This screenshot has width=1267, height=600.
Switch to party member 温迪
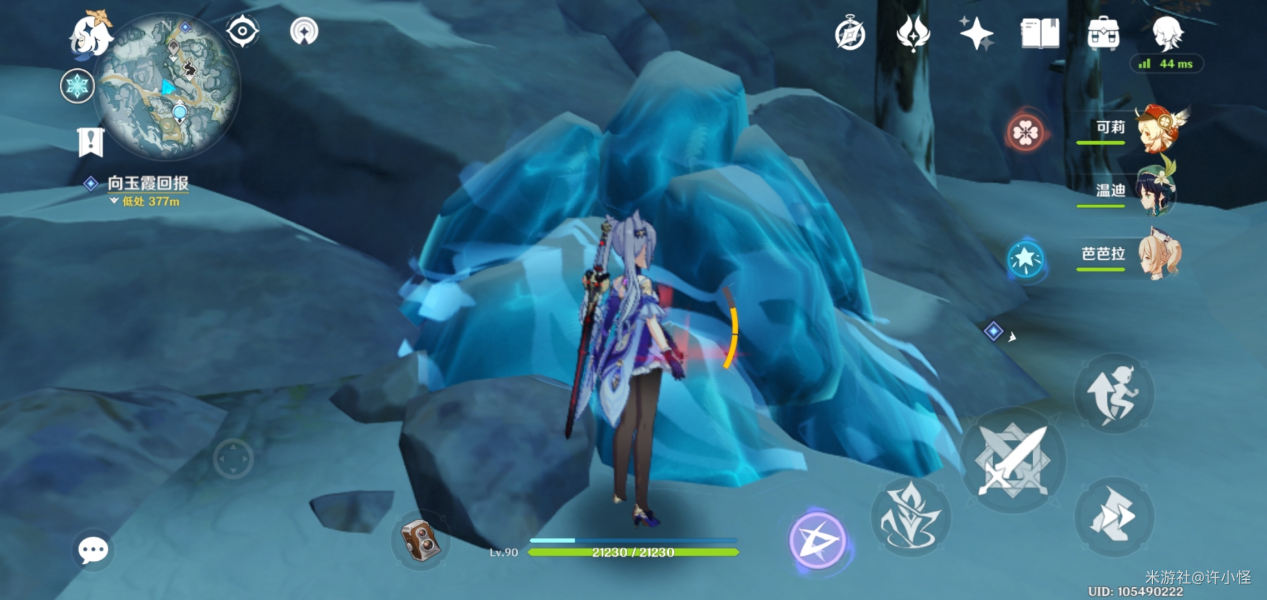pyautogui.click(x=1155, y=192)
